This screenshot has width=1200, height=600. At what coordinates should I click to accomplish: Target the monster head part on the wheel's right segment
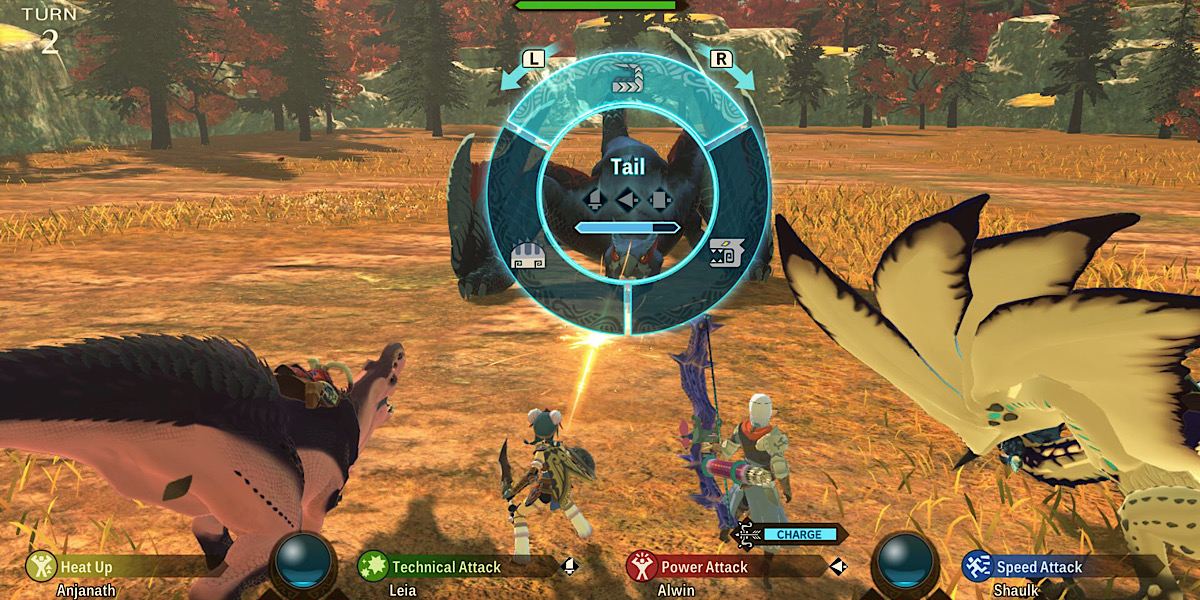[x=725, y=253]
